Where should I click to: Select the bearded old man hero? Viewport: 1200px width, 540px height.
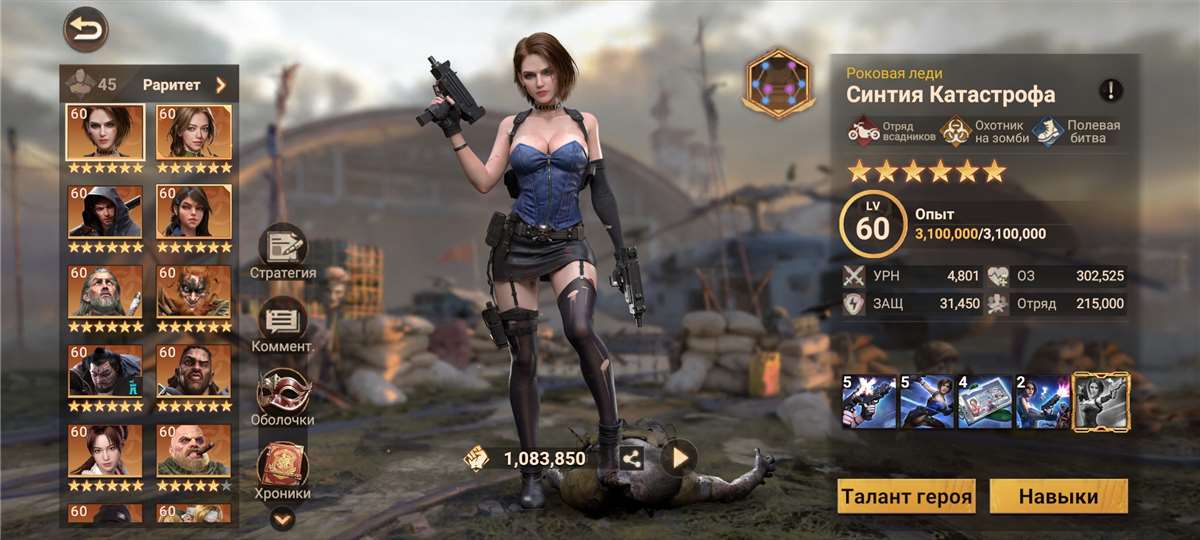coord(105,292)
